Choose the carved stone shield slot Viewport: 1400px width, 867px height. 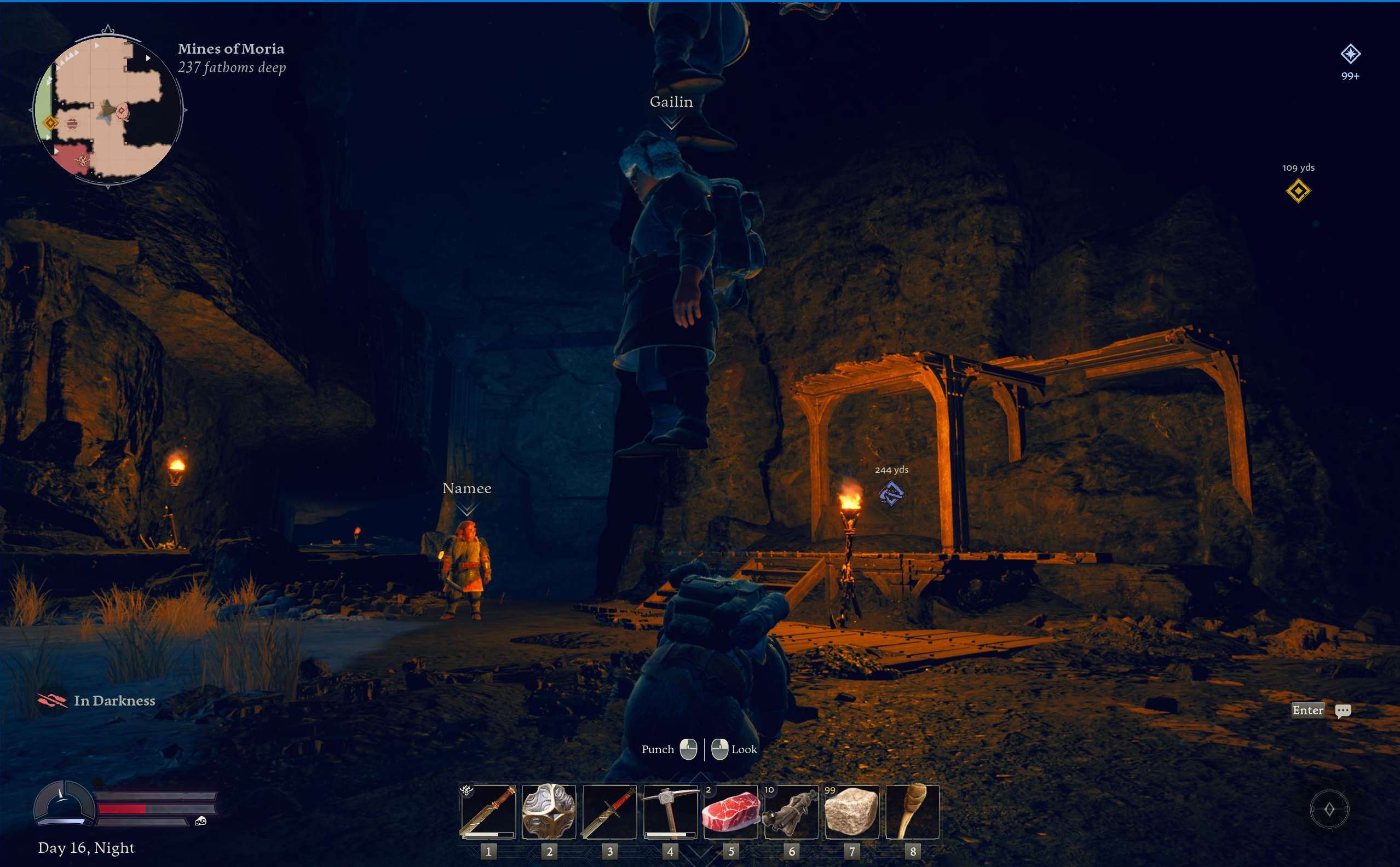coord(549,811)
